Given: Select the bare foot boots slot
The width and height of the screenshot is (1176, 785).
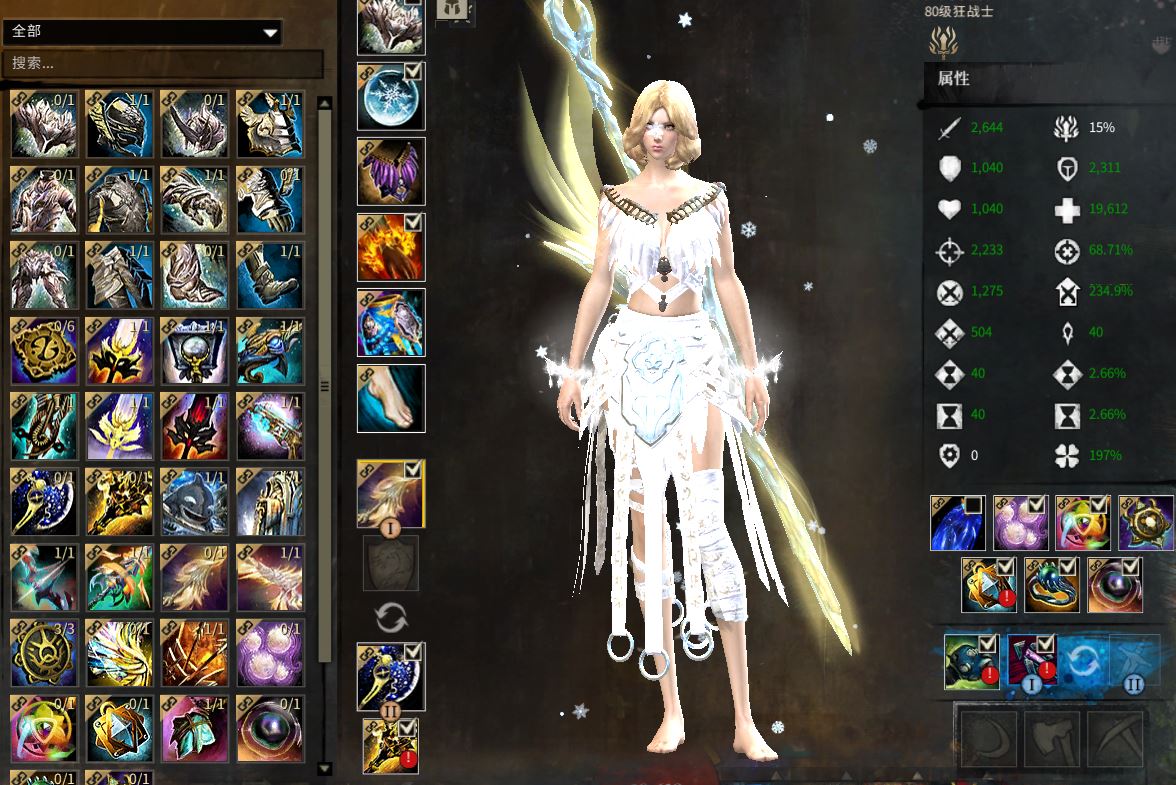Looking at the screenshot, I should [391, 398].
